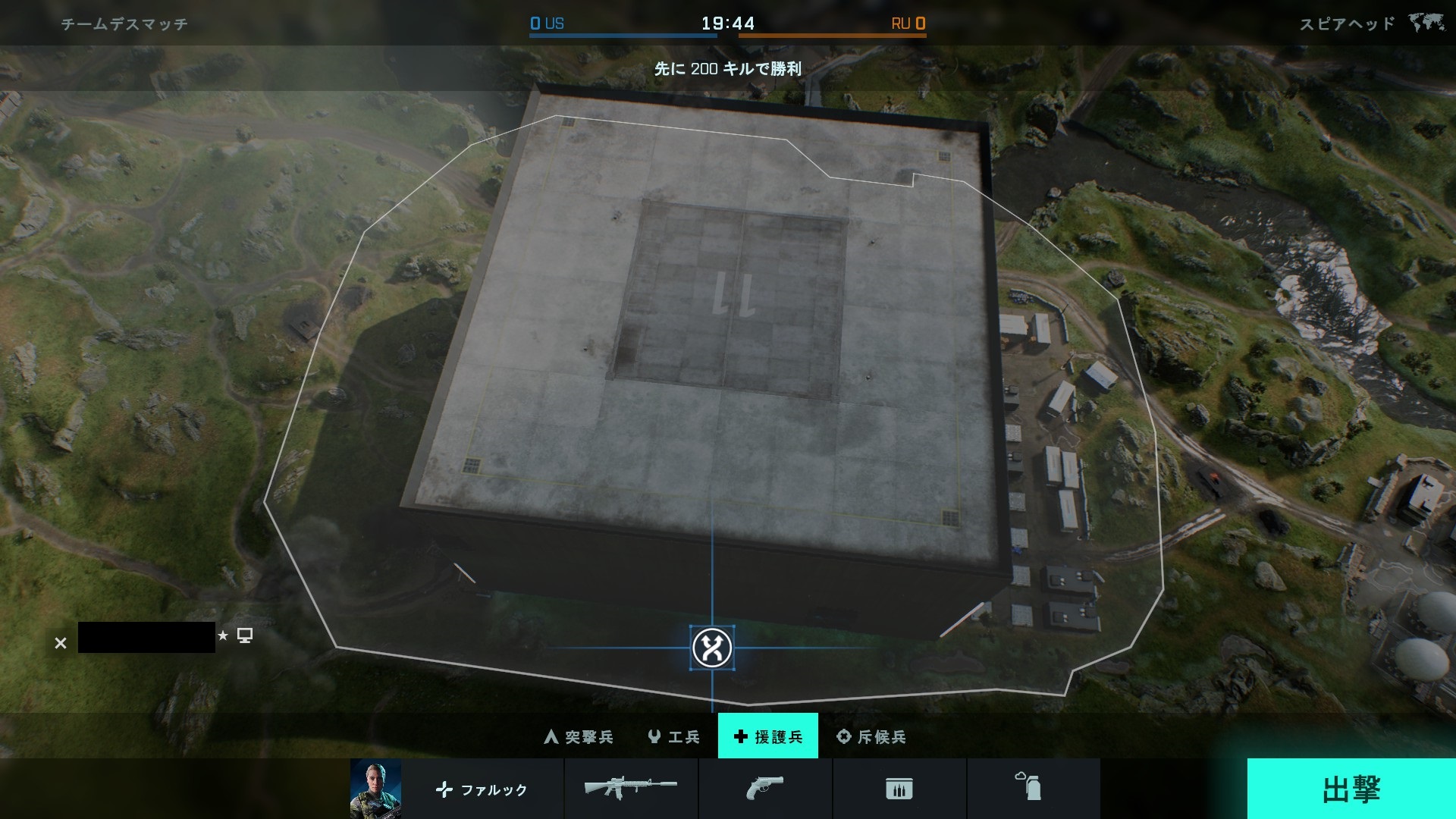Click the 出撃 deploy button
Viewport: 1456px width, 819px height.
pyautogui.click(x=1351, y=789)
